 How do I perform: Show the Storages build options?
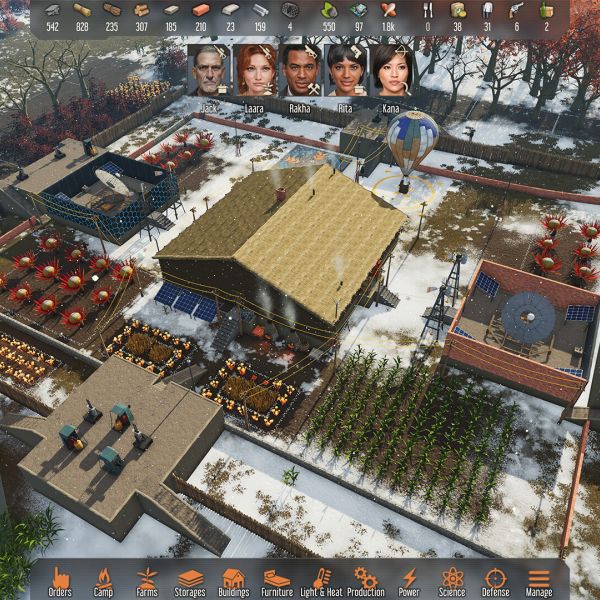coord(190,579)
